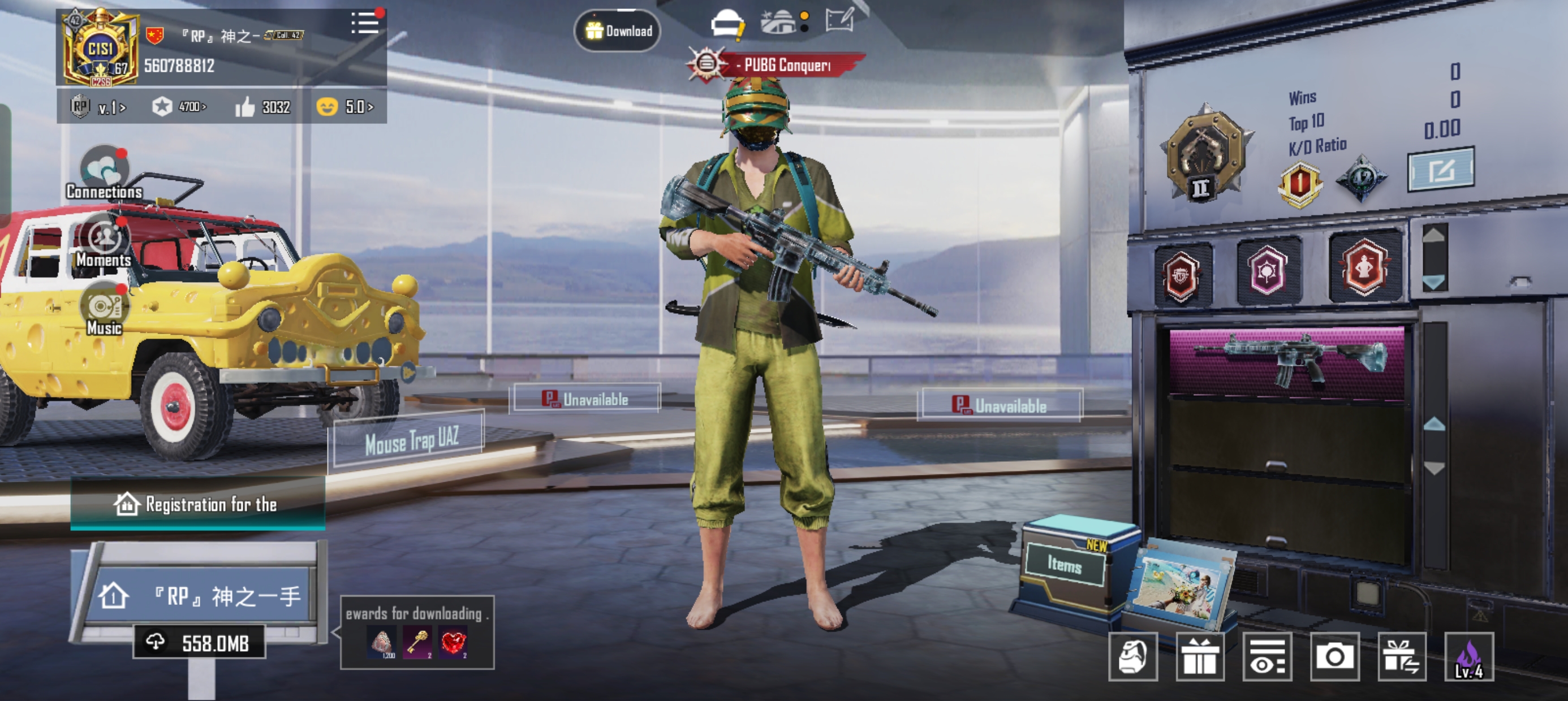This screenshot has width=1568, height=701.
Task: Open the main menu list at top right corner
Action: click(364, 23)
